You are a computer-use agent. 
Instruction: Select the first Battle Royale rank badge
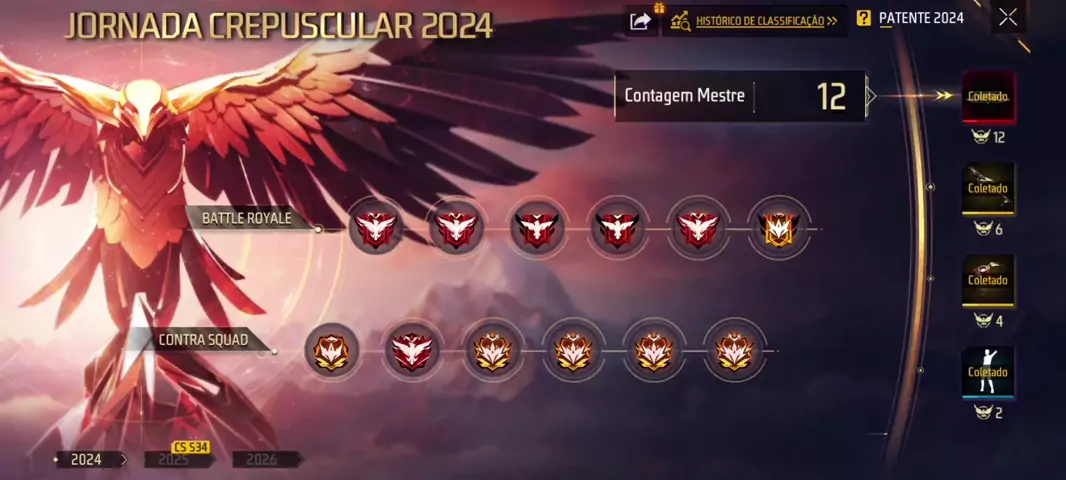(x=376, y=229)
